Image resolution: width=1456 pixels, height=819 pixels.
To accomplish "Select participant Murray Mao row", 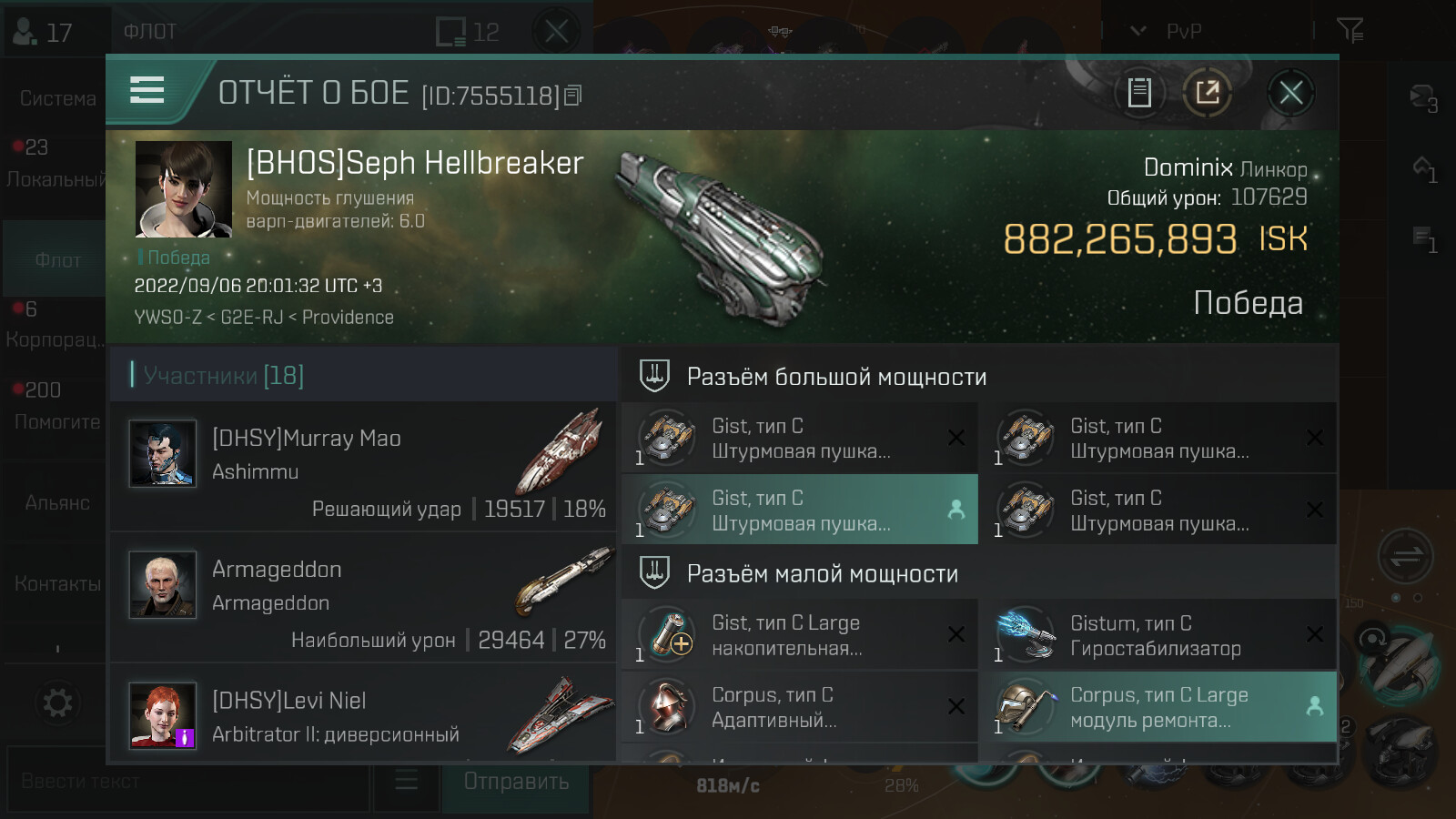I will click(364, 466).
